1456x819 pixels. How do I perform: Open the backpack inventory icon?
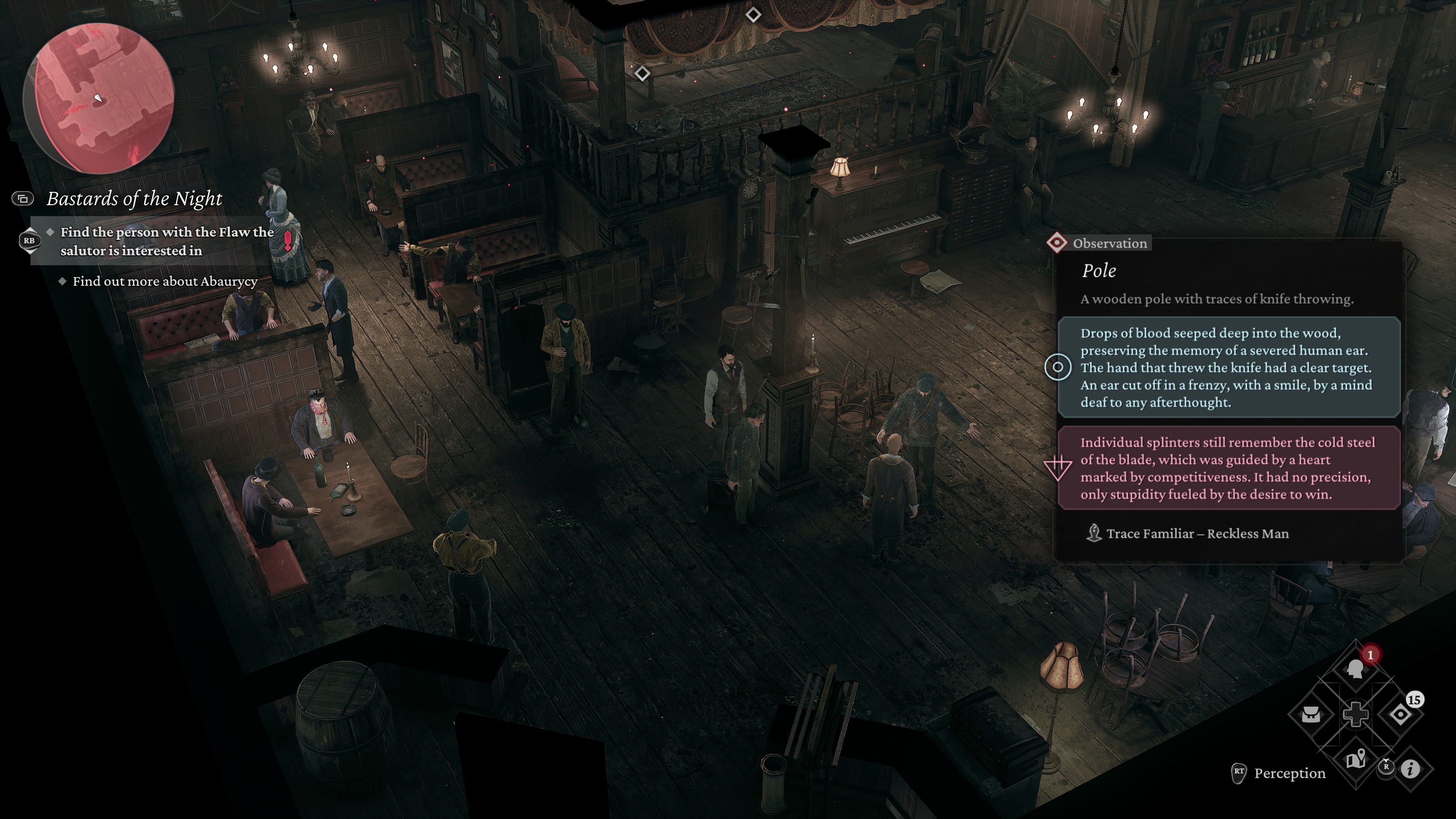pos(1311,714)
